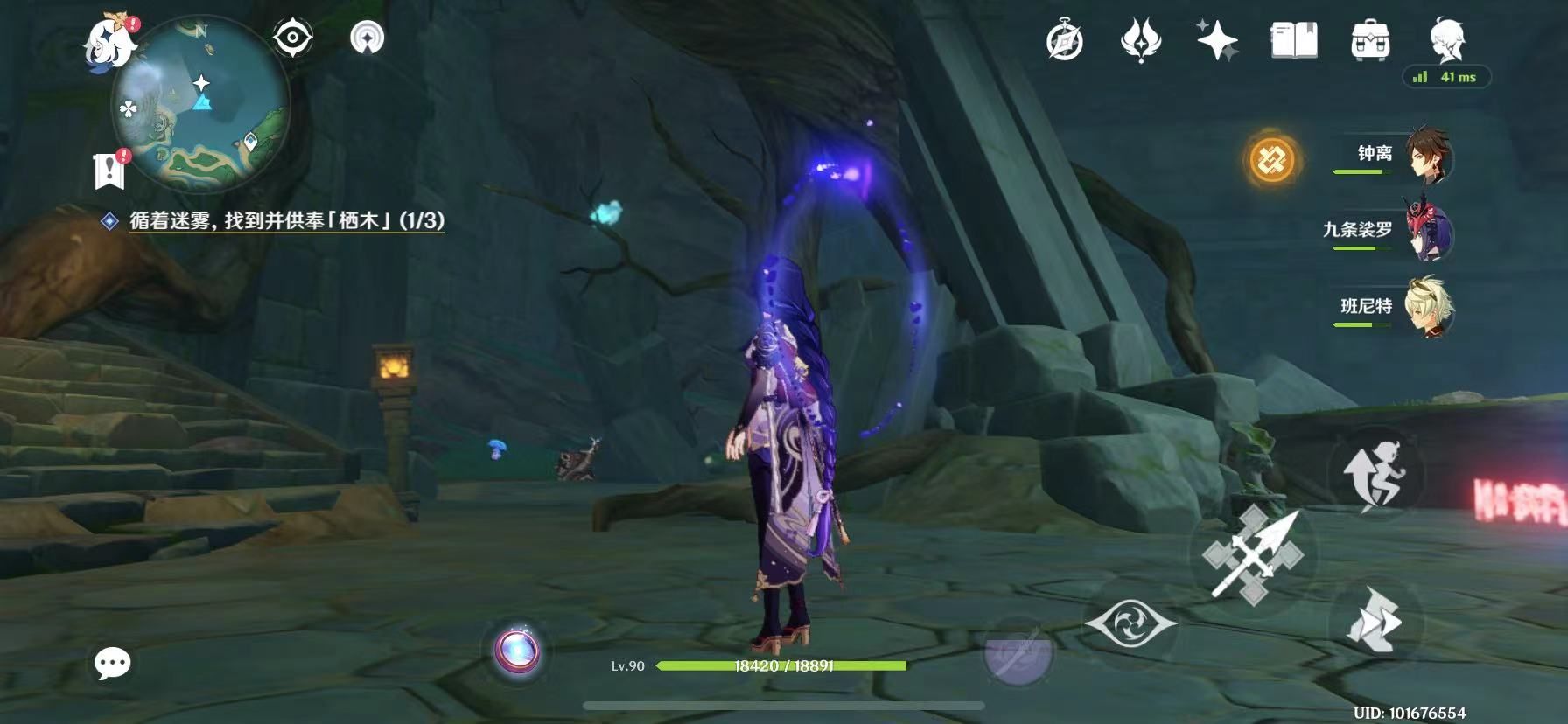Tap the polearm normal attack button

pyautogui.click(x=1253, y=554)
